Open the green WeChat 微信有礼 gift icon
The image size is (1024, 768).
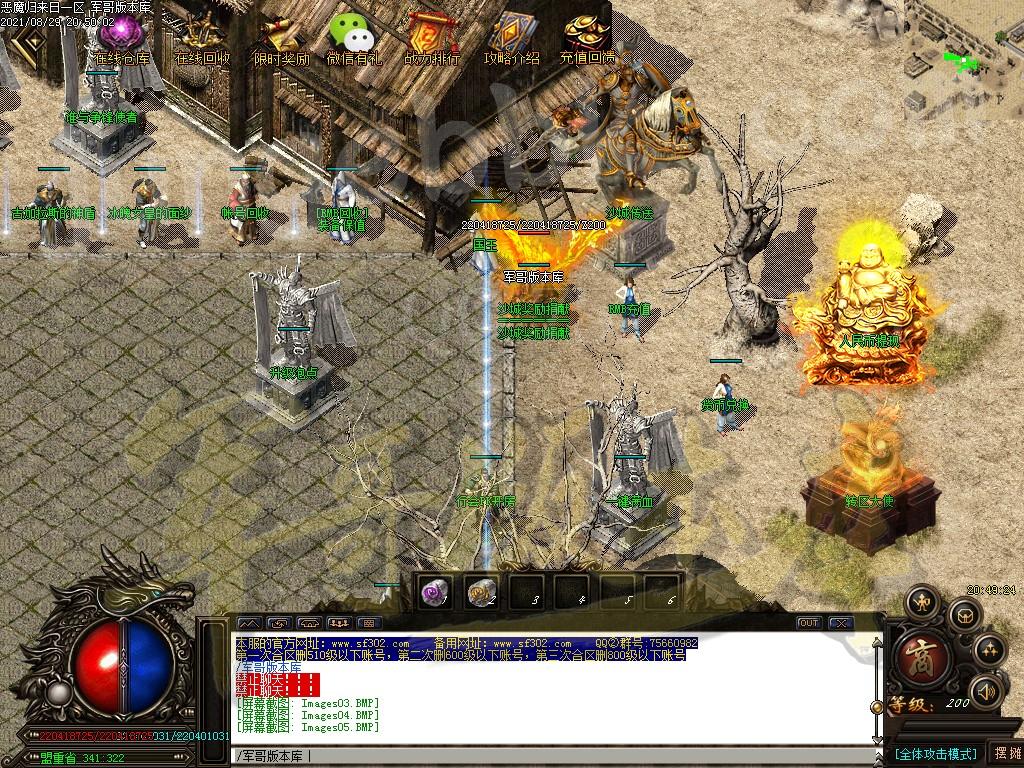(353, 38)
